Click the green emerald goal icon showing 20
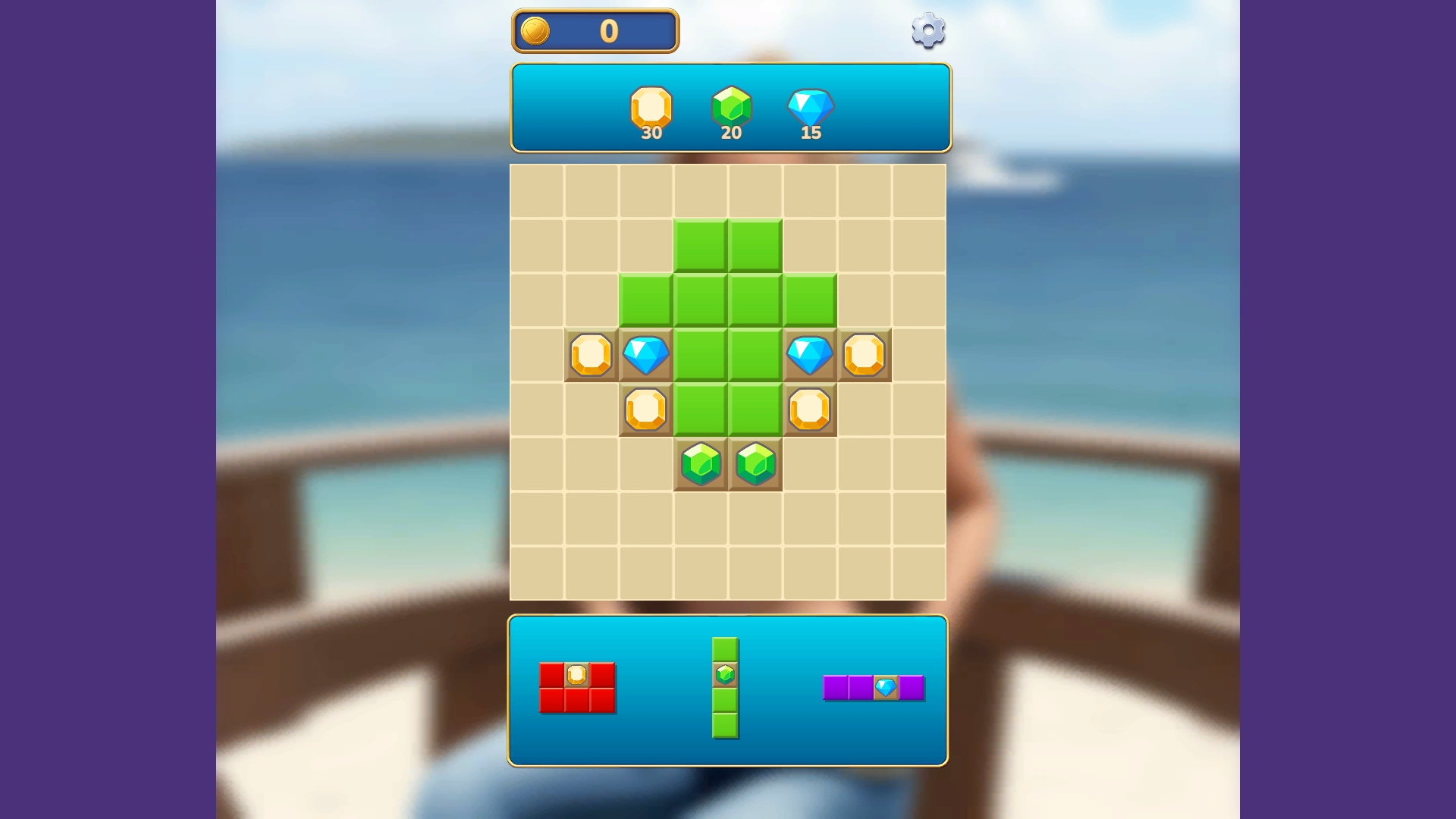The image size is (1456, 819). (x=730, y=106)
